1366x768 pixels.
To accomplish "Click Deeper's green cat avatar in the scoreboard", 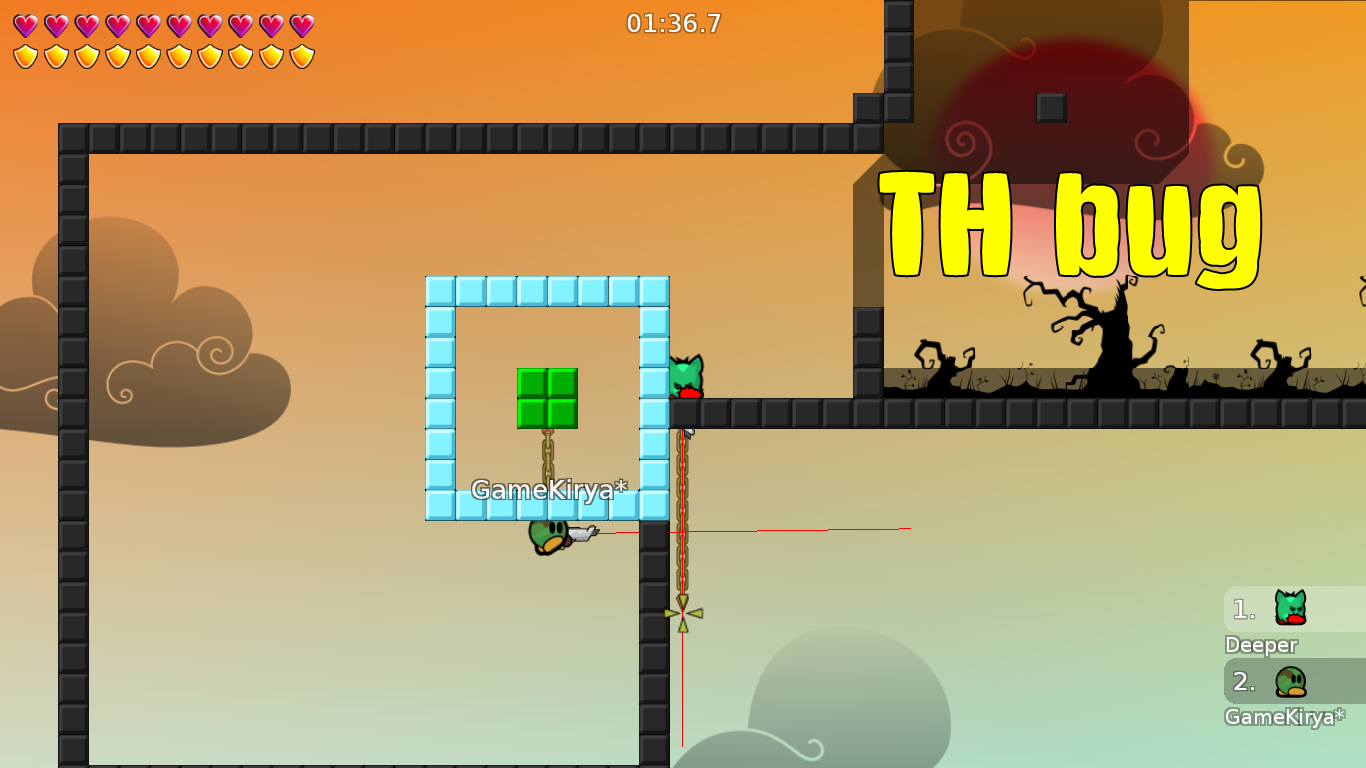I will coord(1289,606).
